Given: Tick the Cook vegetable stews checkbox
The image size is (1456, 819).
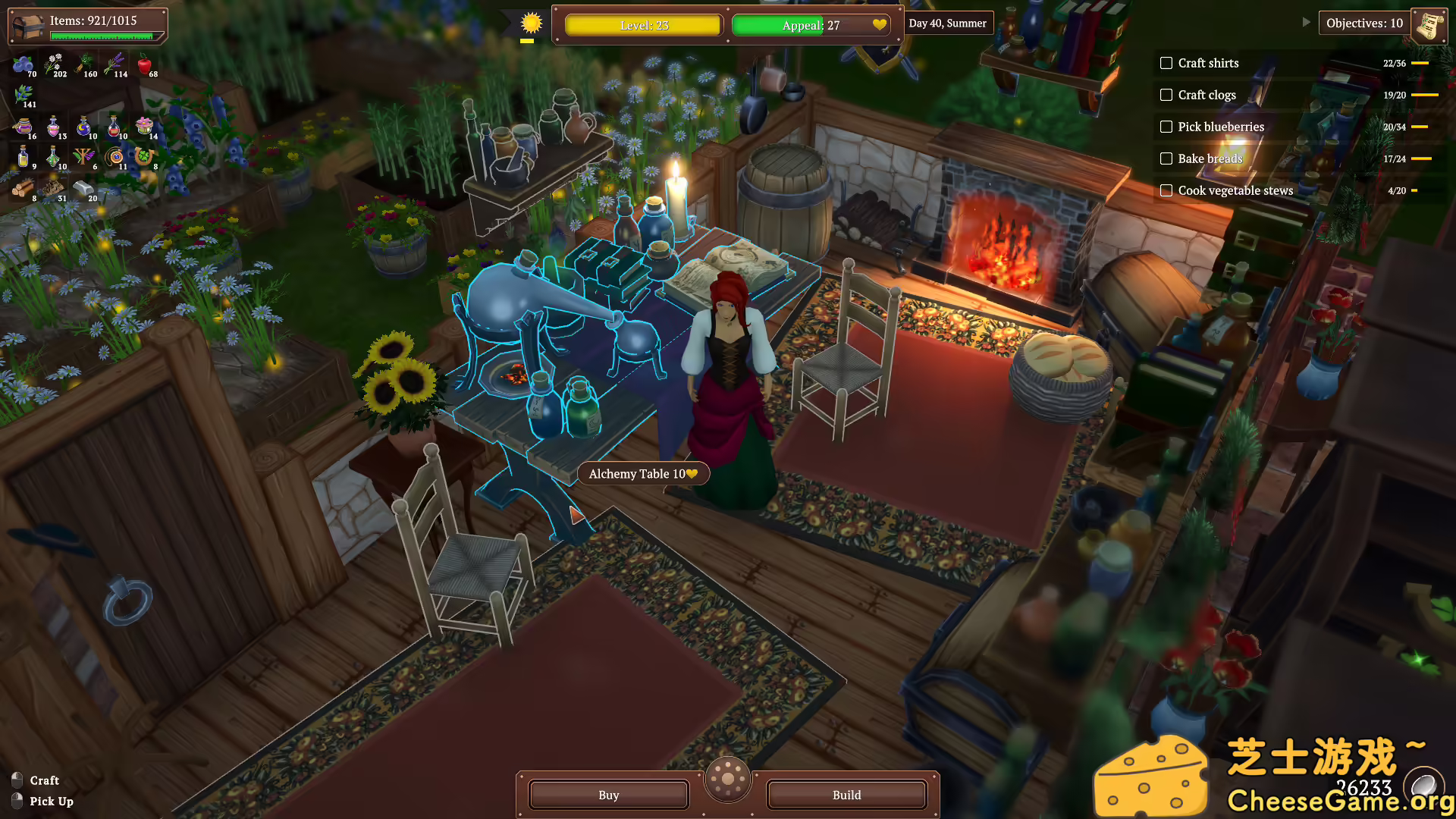Looking at the screenshot, I should (1166, 190).
